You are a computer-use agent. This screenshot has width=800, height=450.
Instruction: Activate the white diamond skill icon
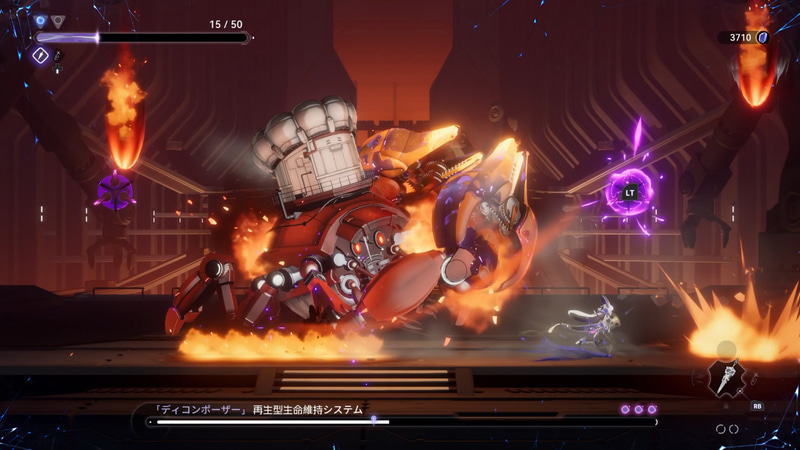point(41,57)
